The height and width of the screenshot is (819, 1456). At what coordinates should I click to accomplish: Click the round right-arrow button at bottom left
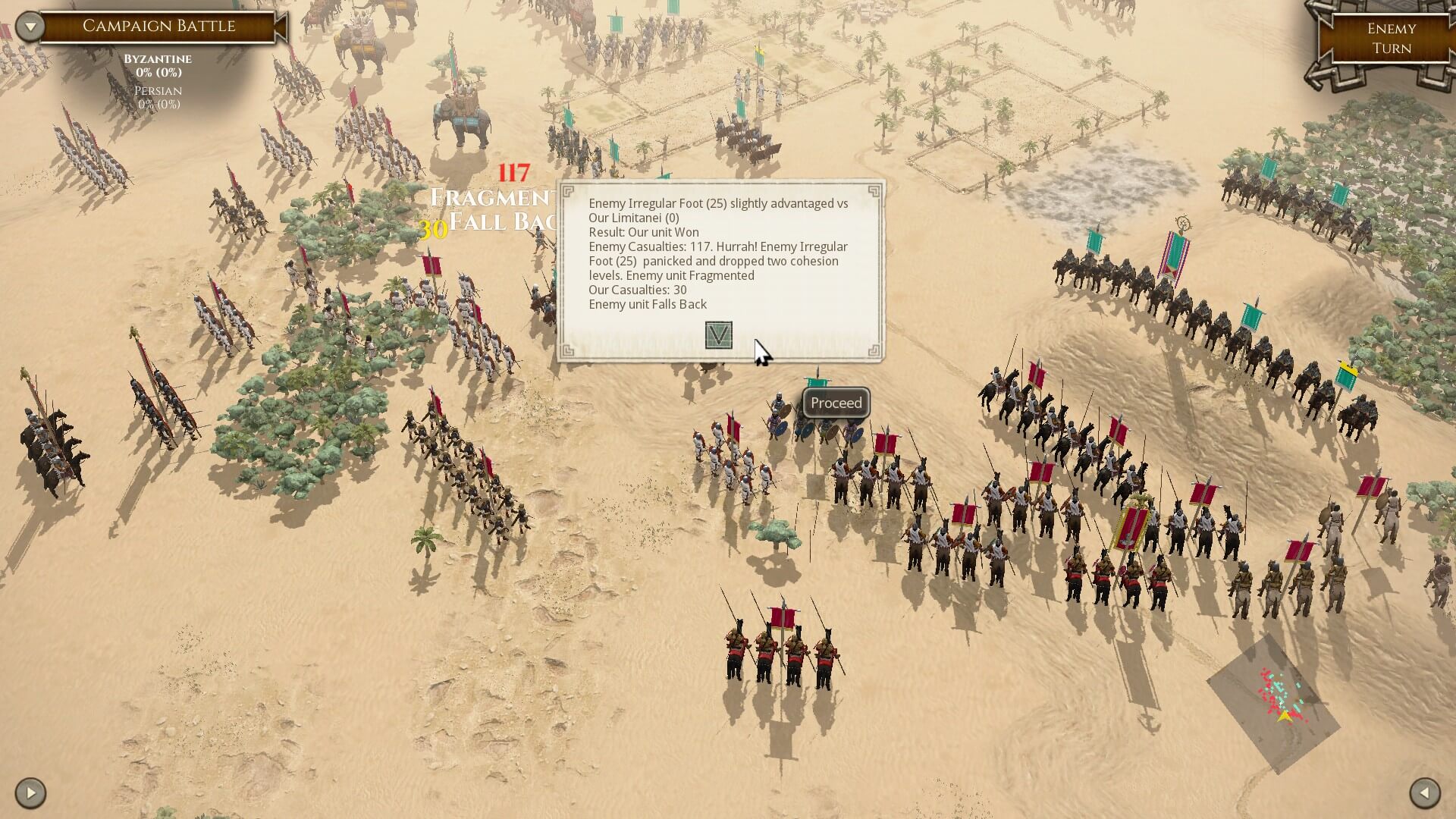[30, 793]
